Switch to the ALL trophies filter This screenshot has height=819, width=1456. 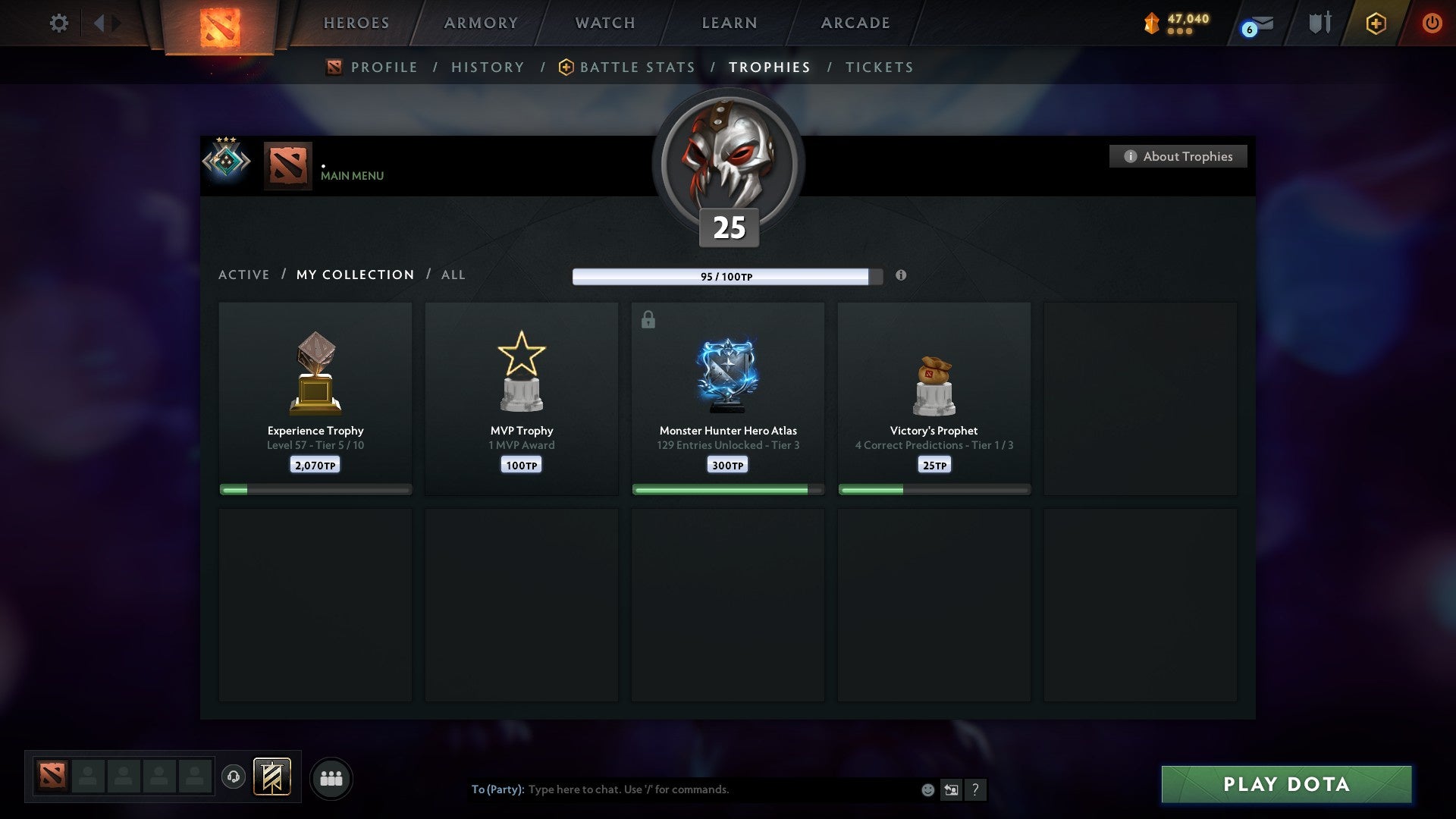[453, 275]
